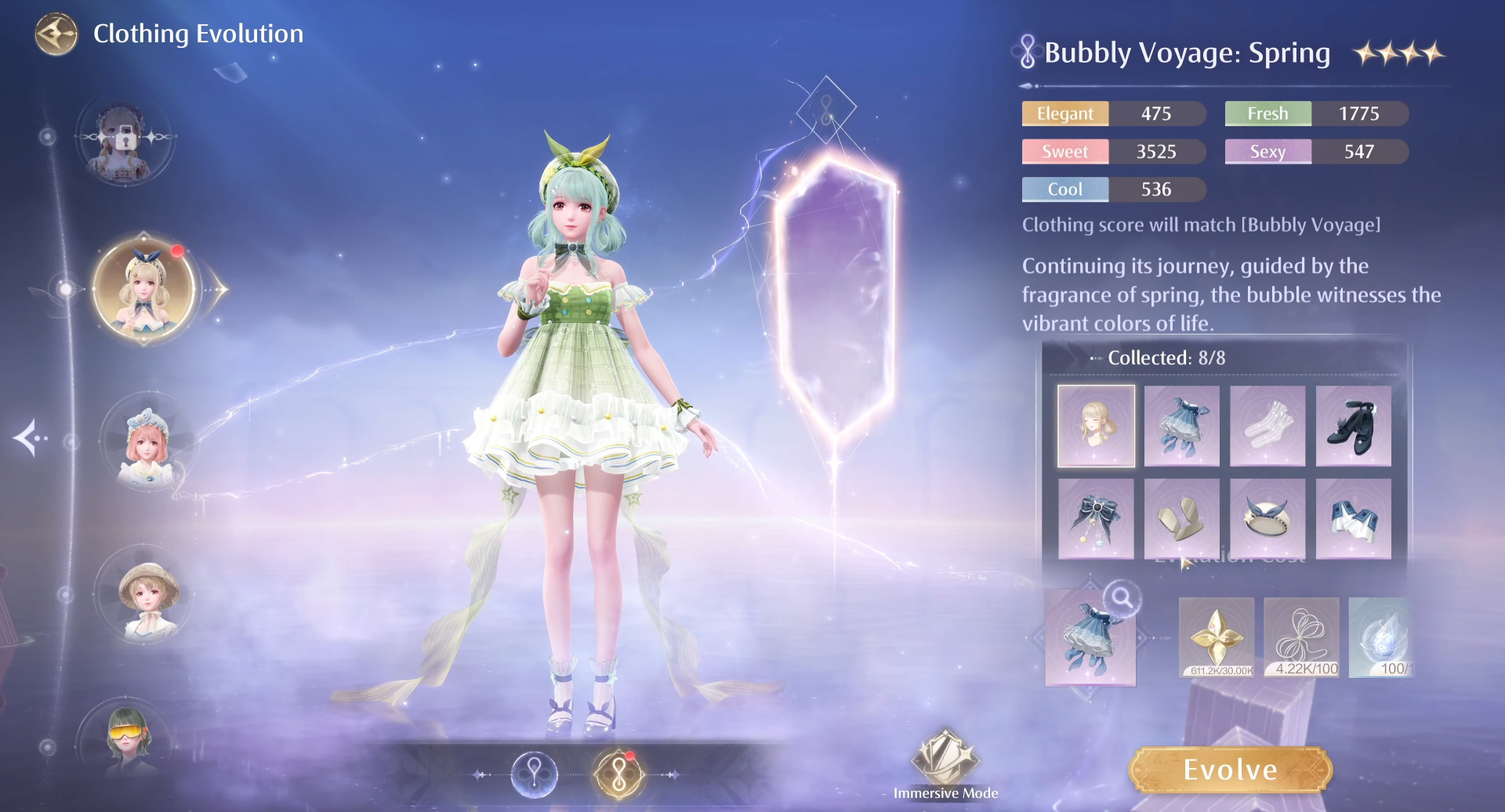Image resolution: width=1505 pixels, height=812 pixels.
Task: Select the locked character portrait at top left
Action: [128, 141]
